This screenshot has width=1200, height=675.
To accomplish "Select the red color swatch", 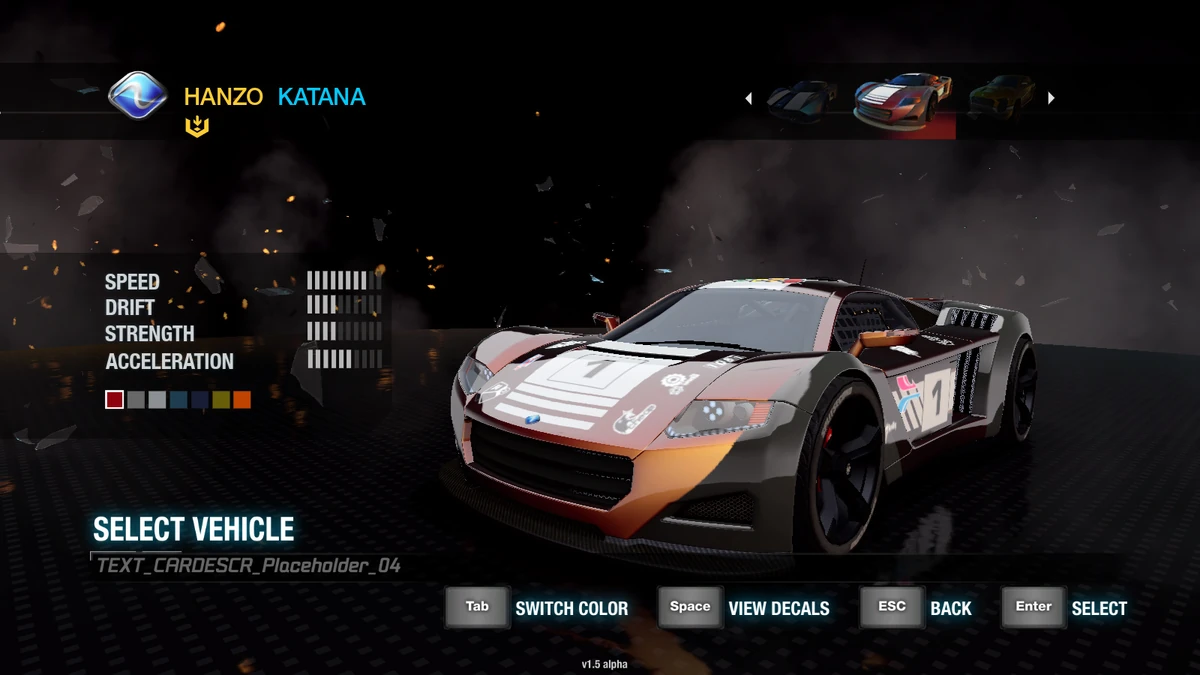I will pyautogui.click(x=115, y=400).
